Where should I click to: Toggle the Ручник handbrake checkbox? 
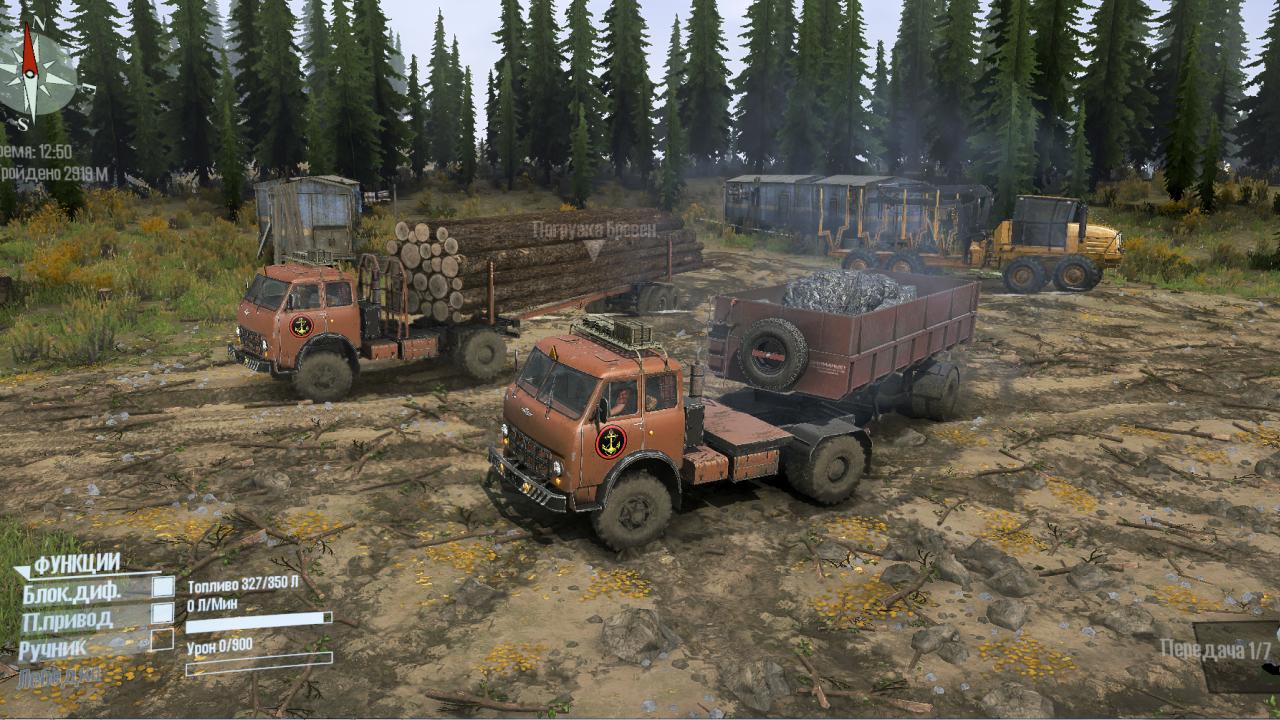[x=162, y=640]
